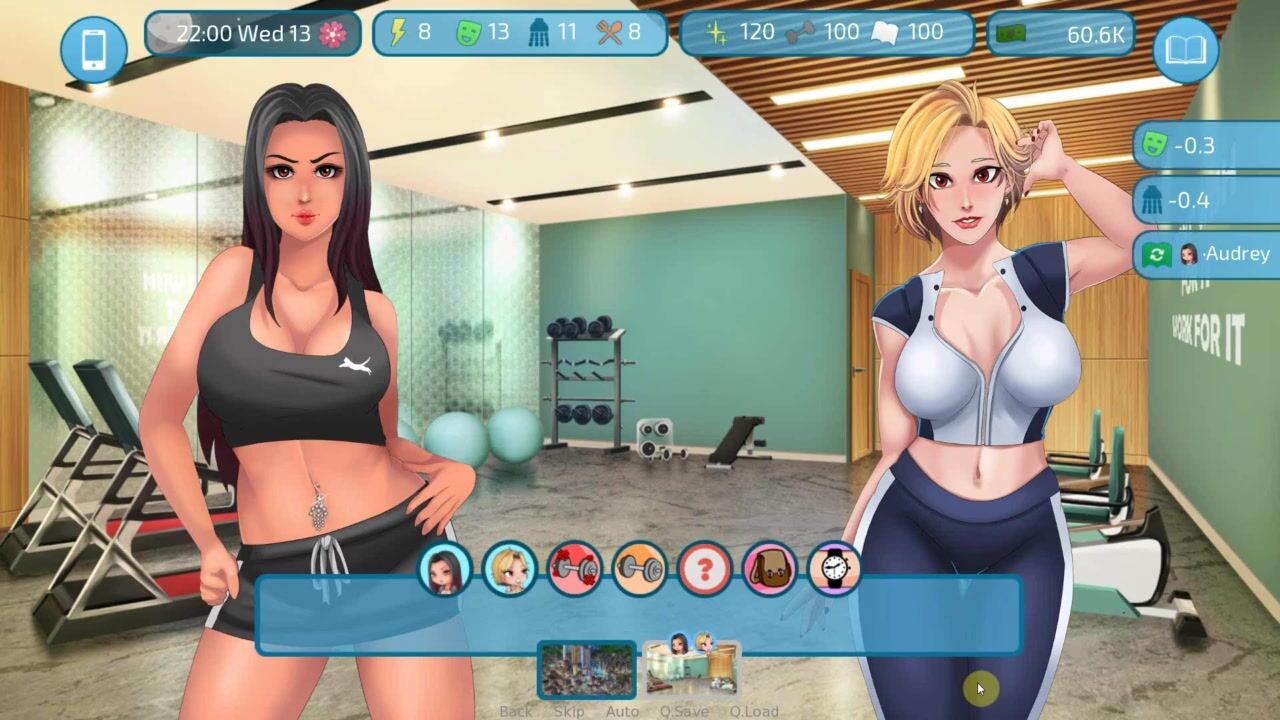Screen dimensions: 1280x720
Task: Activate Skip mode
Action: pyautogui.click(x=569, y=711)
